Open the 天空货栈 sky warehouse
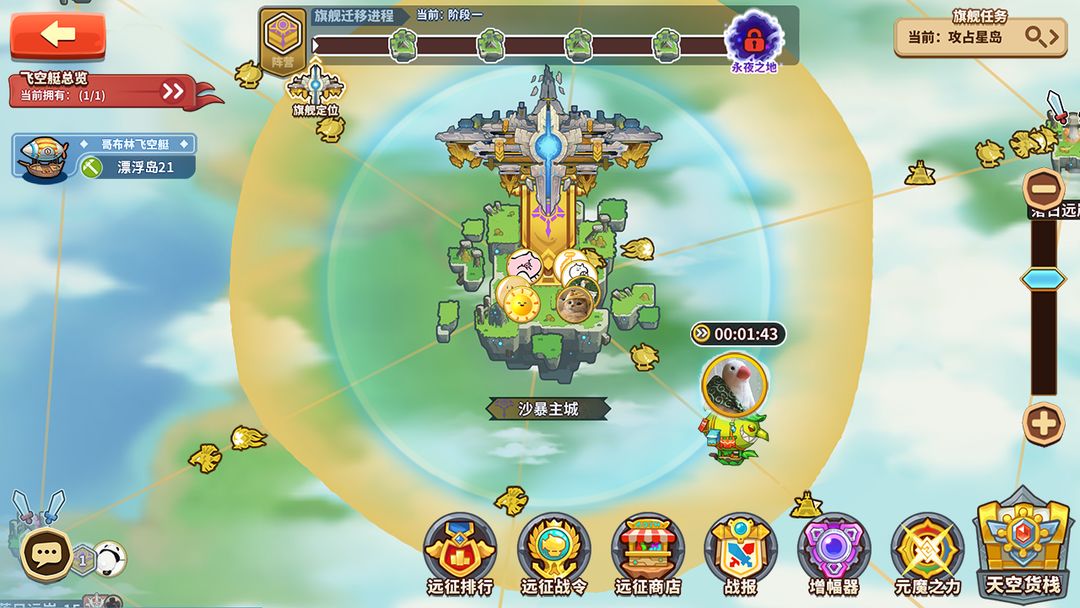Image resolution: width=1080 pixels, height=608 pixels. coord(1022,545)
